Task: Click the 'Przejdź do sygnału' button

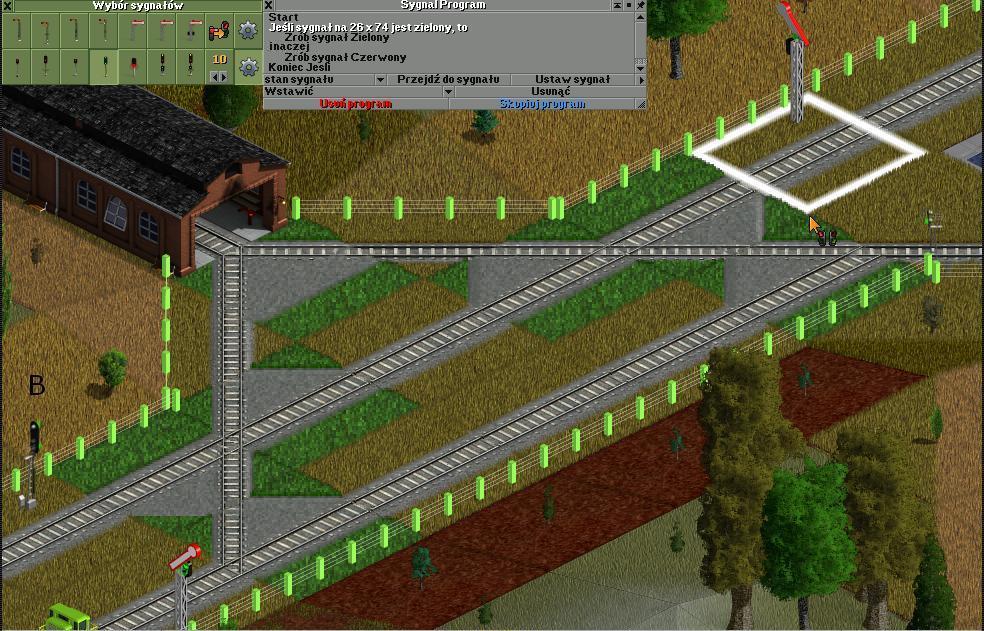Action: pos(448,79)
